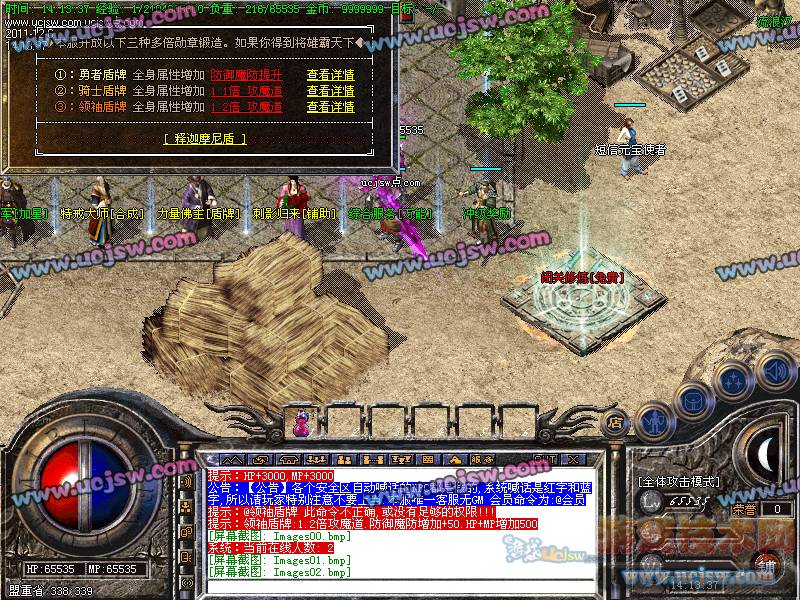The image size is (800, 600).
Task: Choose the 1.1倍 攻魔道 link
Action: [247, 91]
